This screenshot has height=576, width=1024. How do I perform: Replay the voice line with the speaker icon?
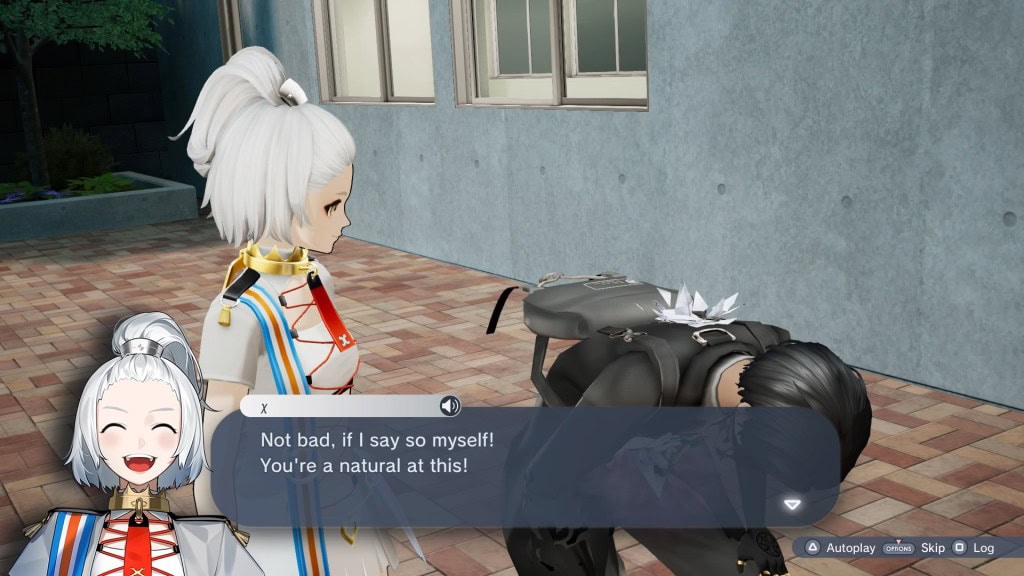(x=450, y=406)
